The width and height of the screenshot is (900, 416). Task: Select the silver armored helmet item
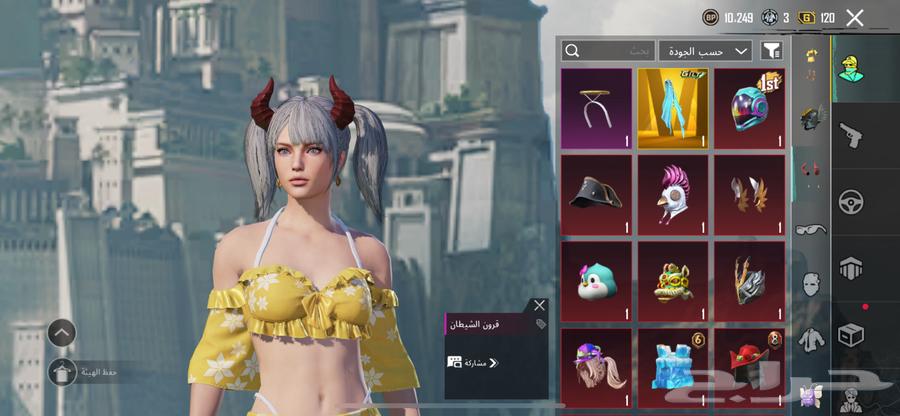[749, 281]
